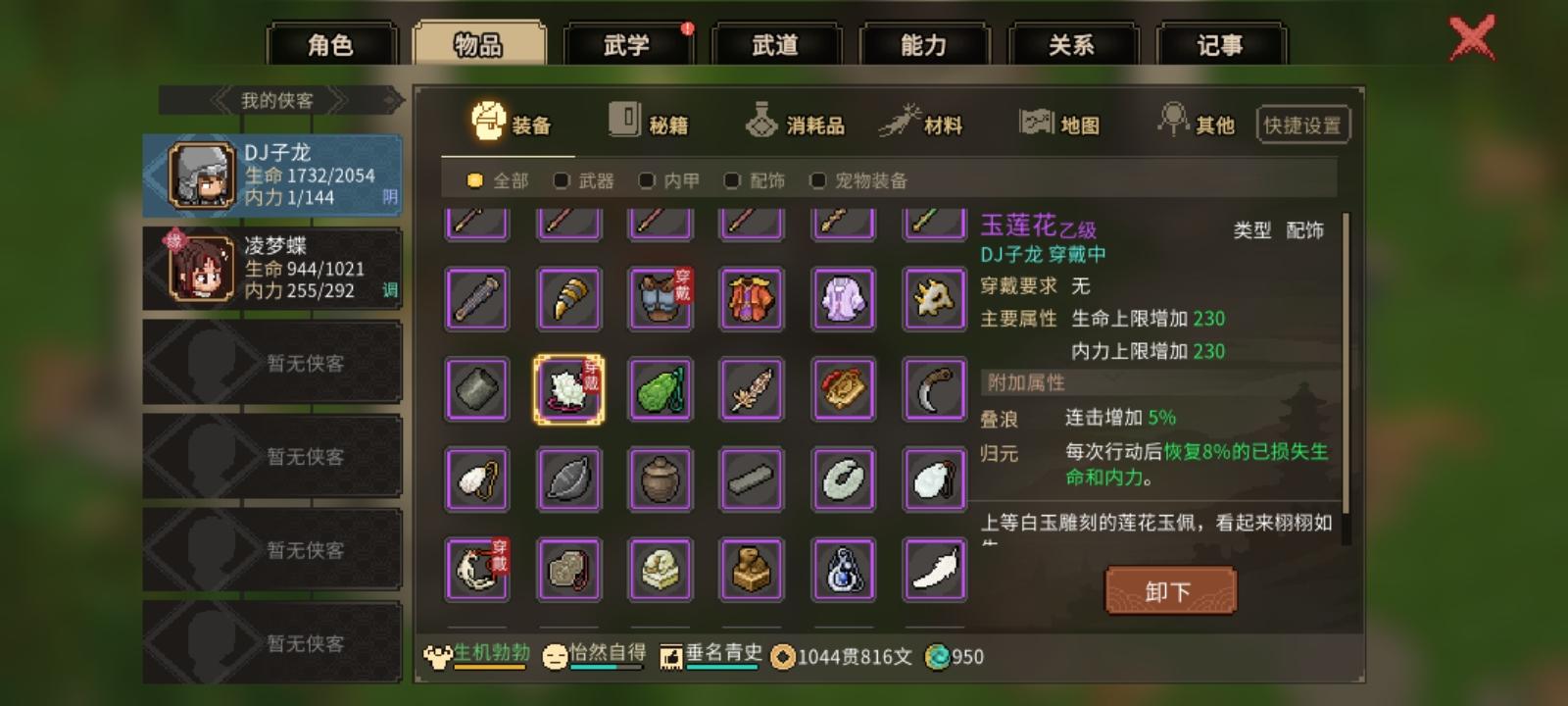Select character 凌梦蝶 in the roster
The width and height of the screenshot is (1568, 706).
[270, 268]
